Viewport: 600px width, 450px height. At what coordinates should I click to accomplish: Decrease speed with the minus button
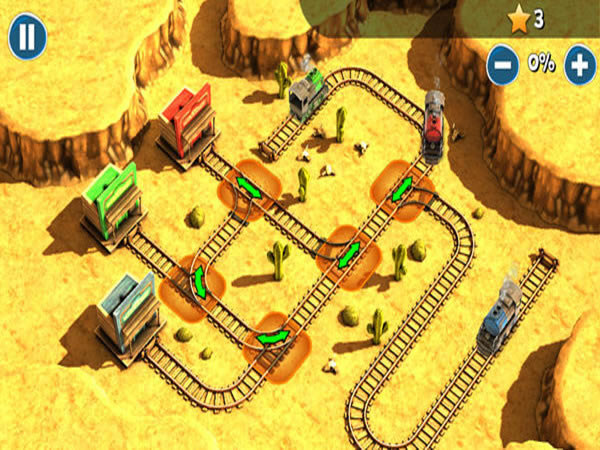(503, 66)
